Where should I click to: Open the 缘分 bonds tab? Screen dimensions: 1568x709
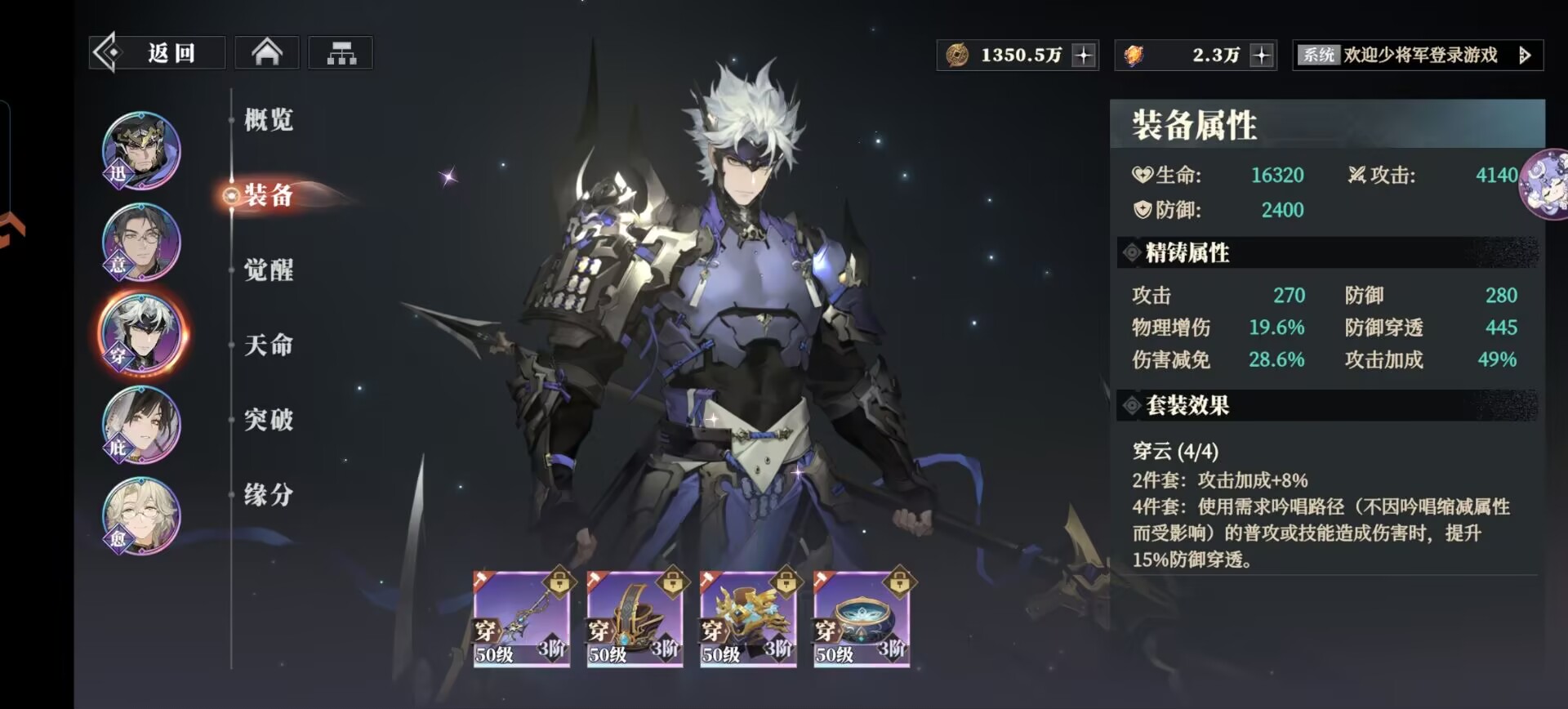(269, 495)
